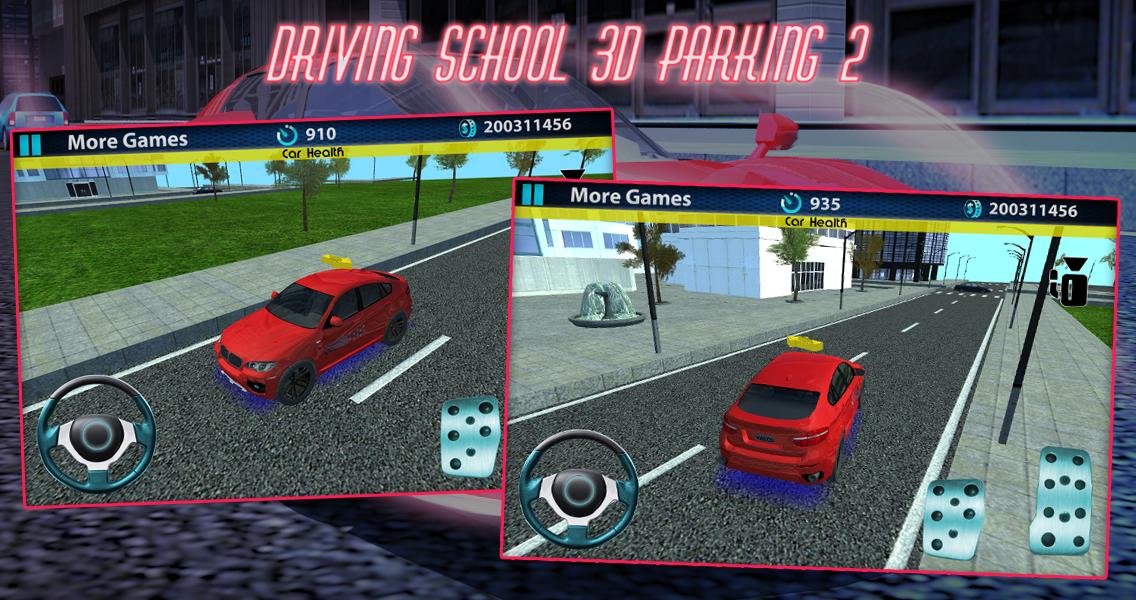
Task: Open More Games beside the 935 timer
Action: click(x=630, y=197)
